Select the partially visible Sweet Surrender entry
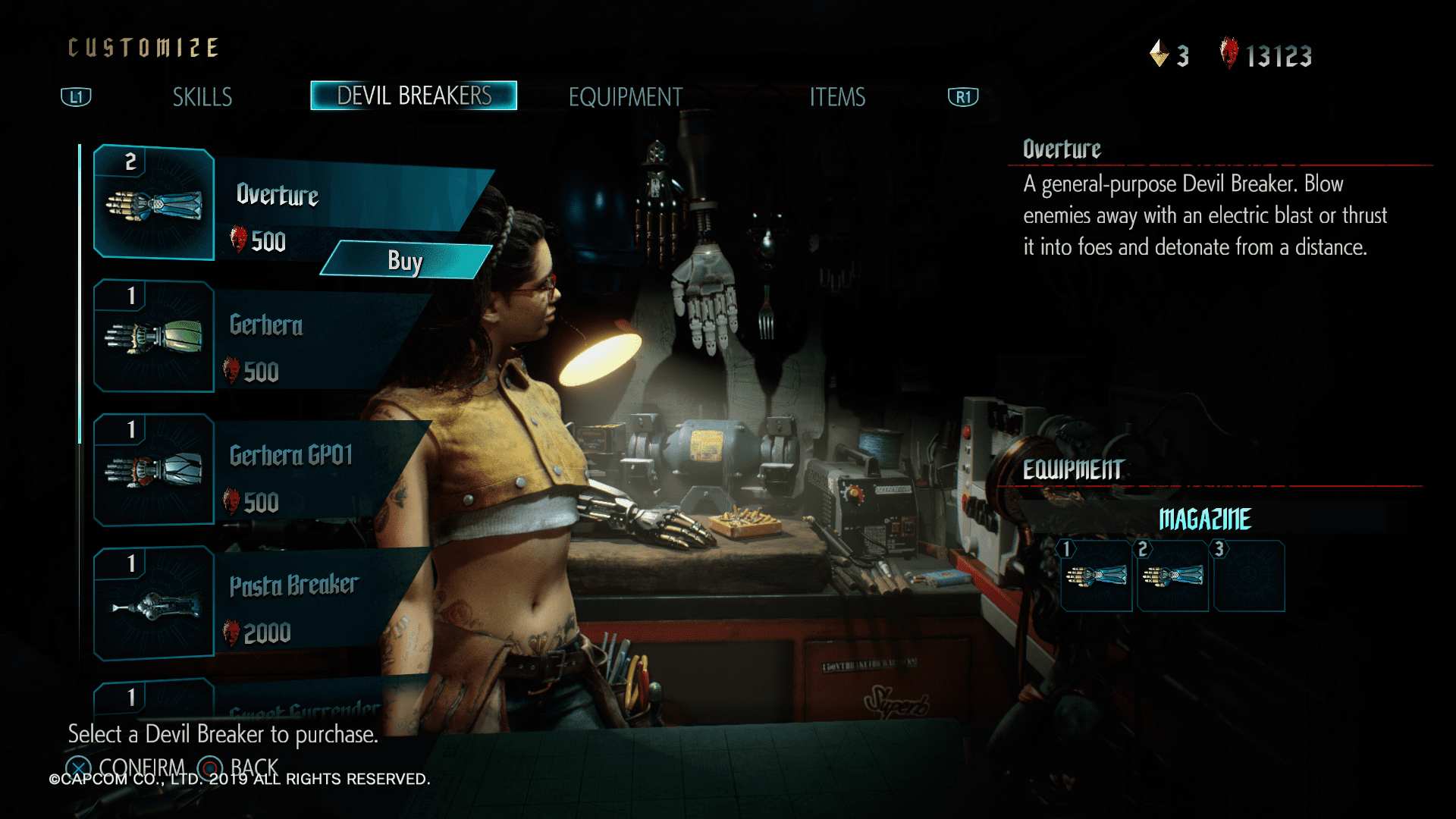Image resolution: width=1456 pixels, height=819 pixels. click(x=303, y=707)
